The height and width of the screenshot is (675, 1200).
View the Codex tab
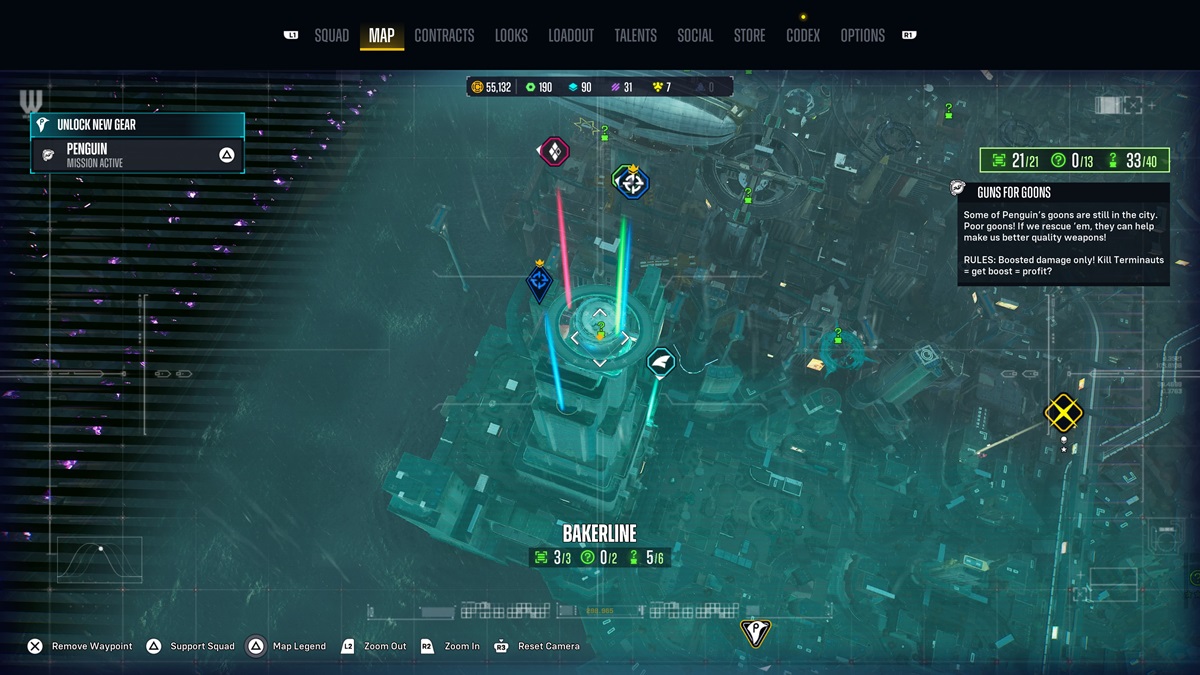[803, 35]
